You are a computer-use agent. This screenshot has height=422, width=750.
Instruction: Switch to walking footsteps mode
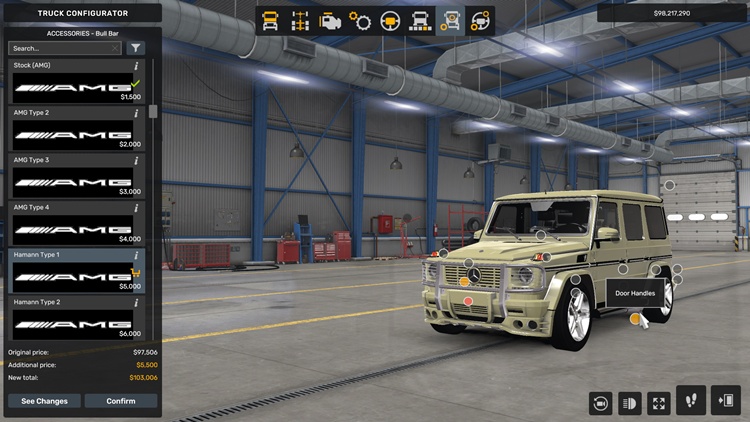691,400
